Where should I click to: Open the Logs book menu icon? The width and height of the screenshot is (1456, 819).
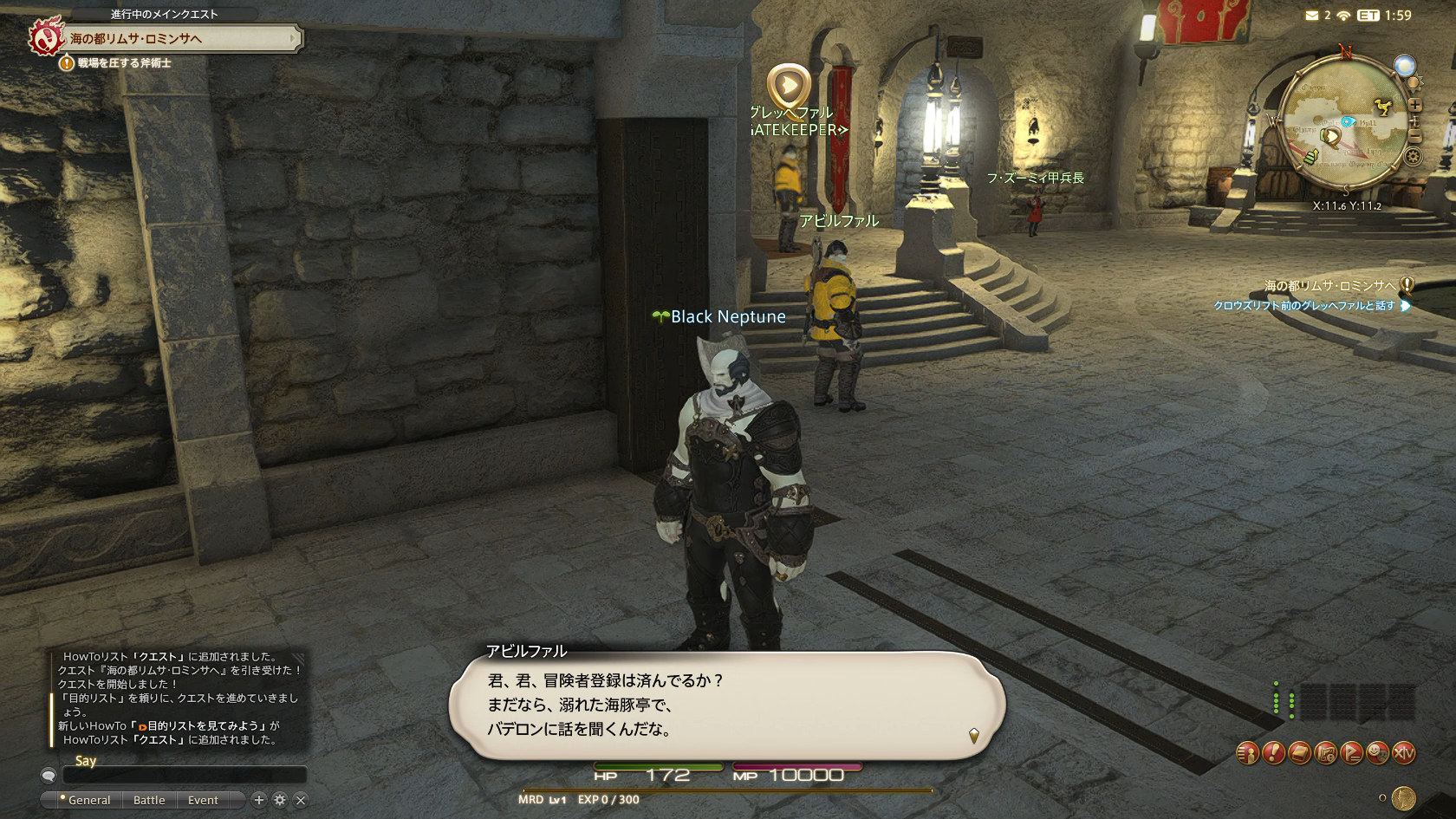(x=1299, y=753)
